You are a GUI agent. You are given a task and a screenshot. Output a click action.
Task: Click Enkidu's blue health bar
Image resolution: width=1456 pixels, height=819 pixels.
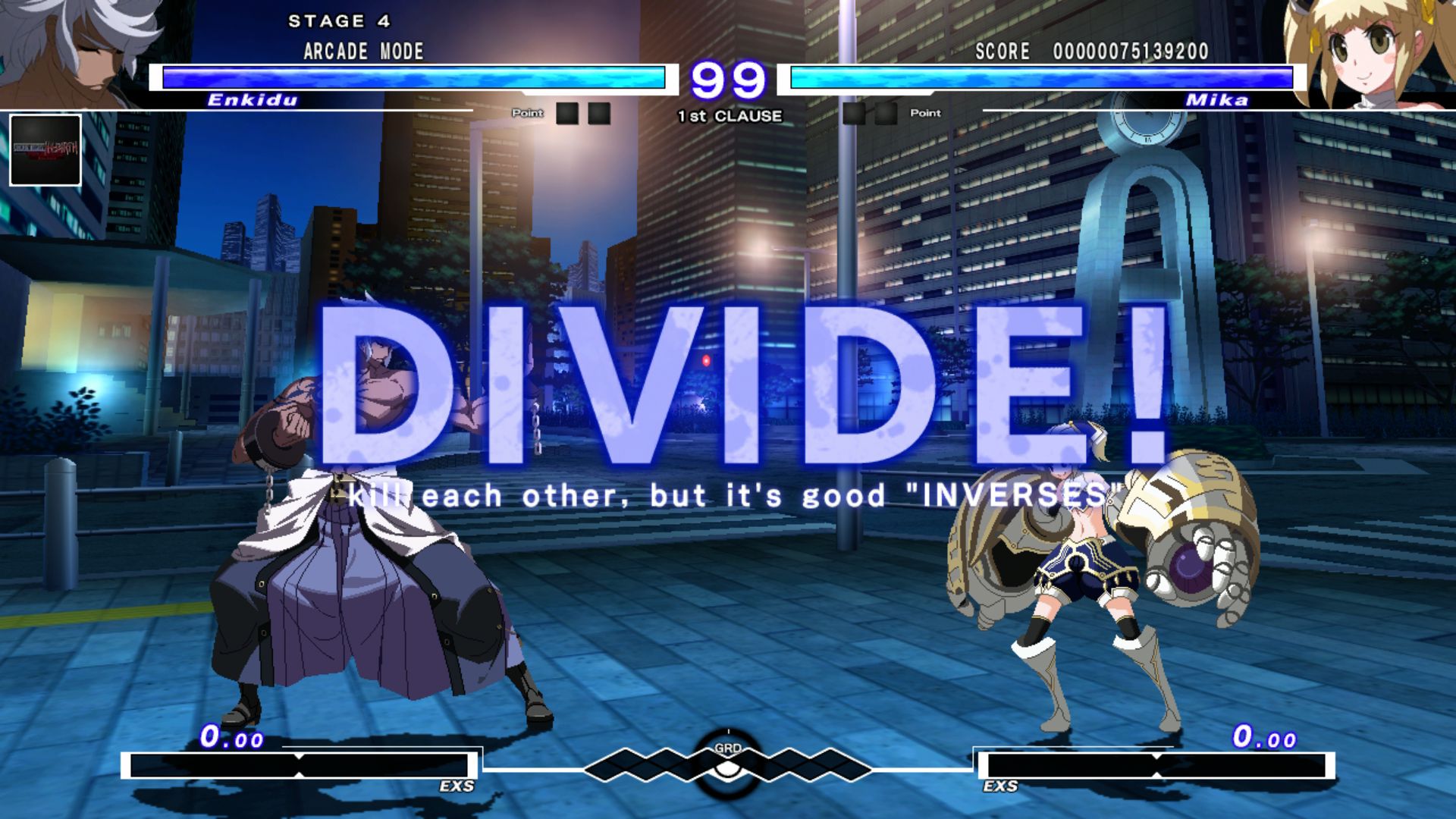click(413, 77)
